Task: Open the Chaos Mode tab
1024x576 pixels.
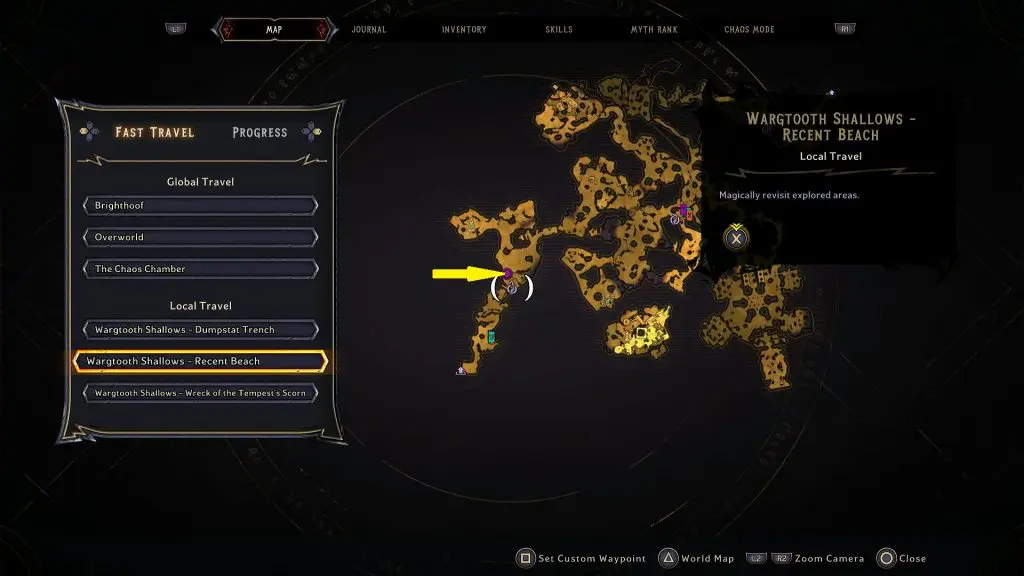Action: coord(749,29)
